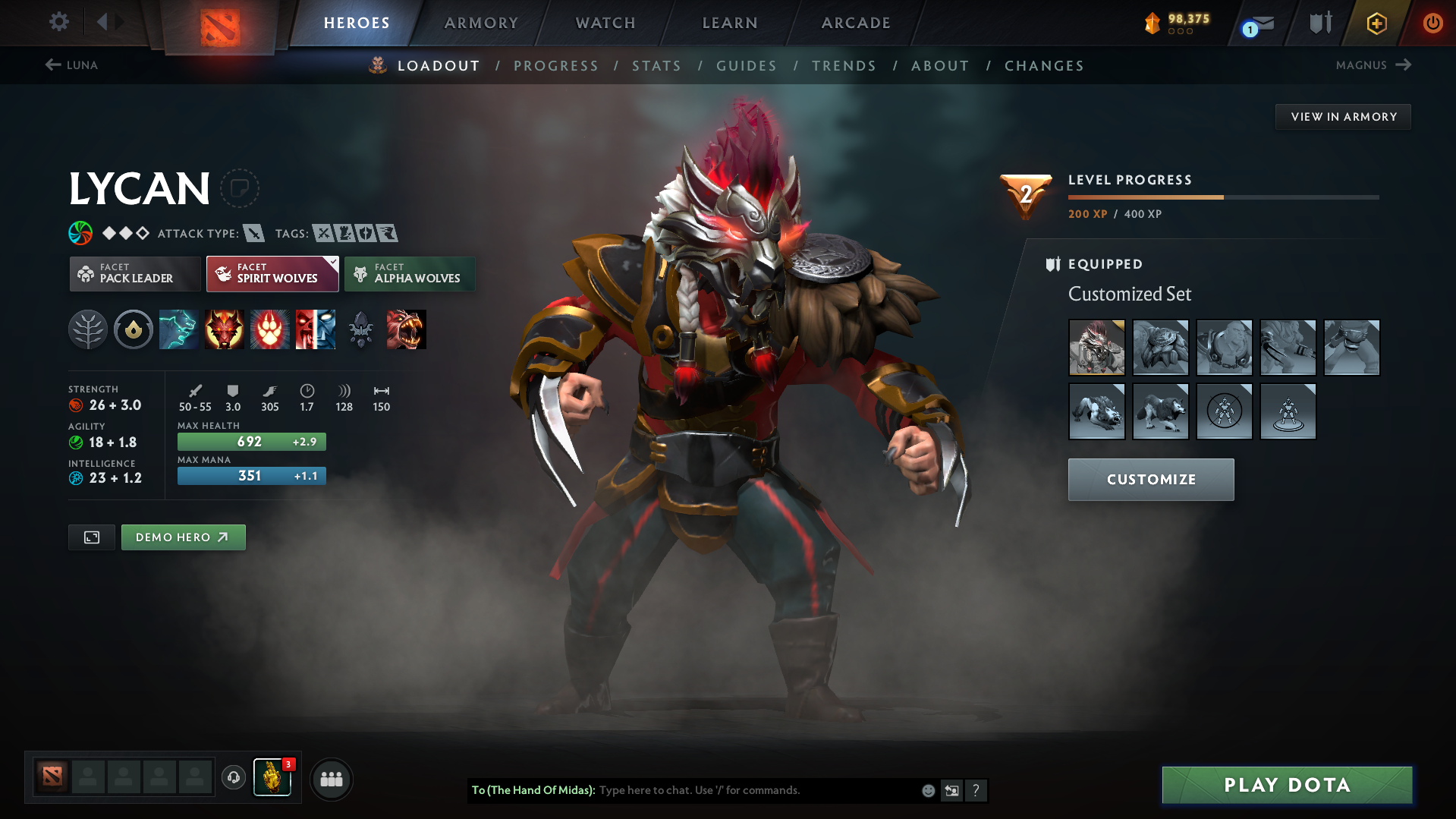The width and height of the screenshot is (1456, 819).
Task: Select the Spirit Wolves facet
Action: [x=272, y=273]
